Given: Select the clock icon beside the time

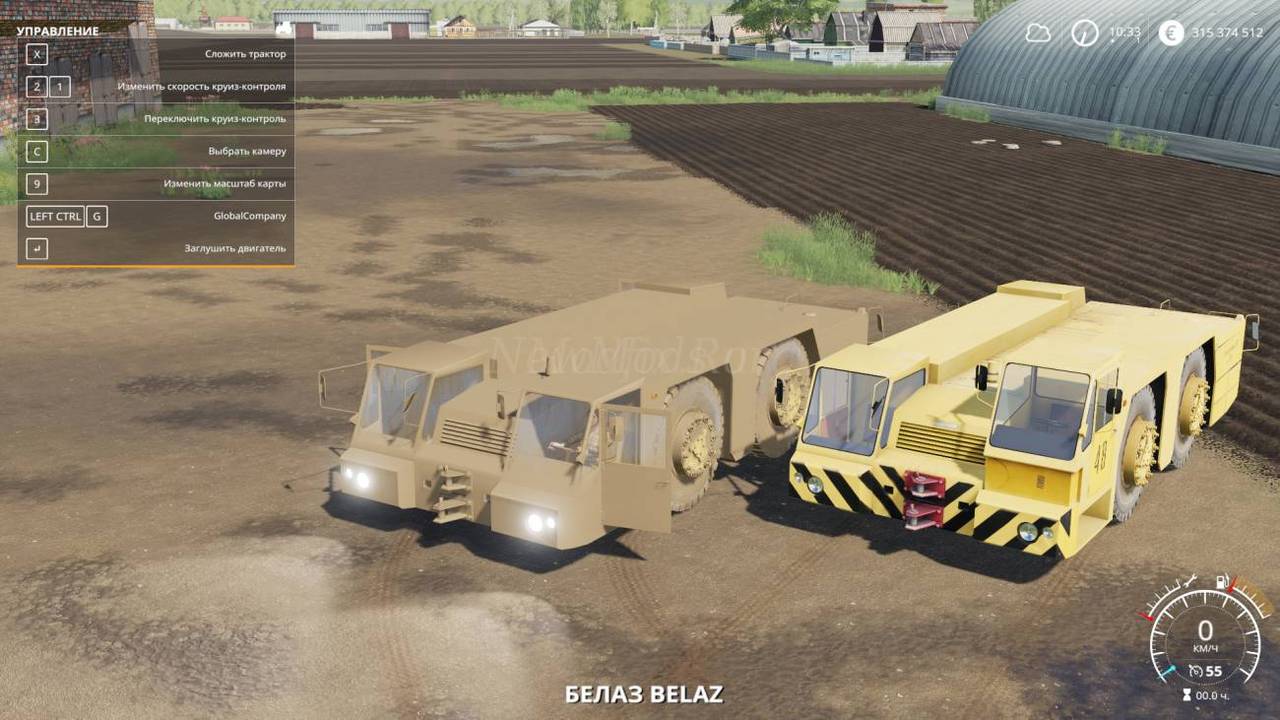Looking at the screenshot, I should click(x=1085, y=33).
